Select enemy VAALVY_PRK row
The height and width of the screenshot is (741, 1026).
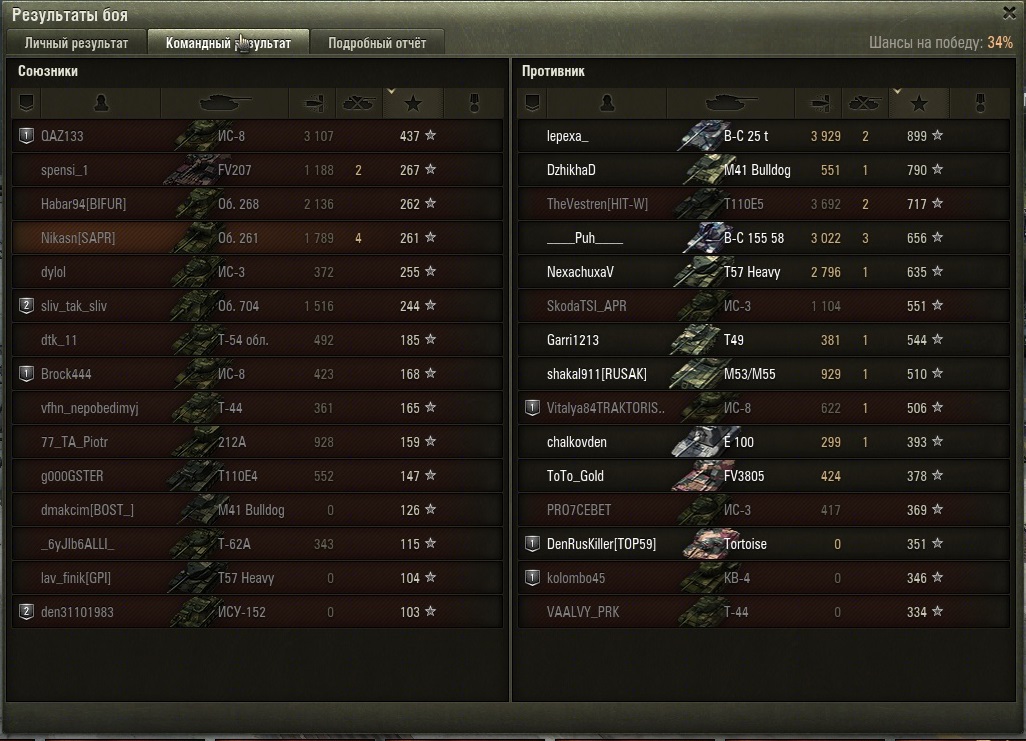pyautogui.click(x=583, y=612)
